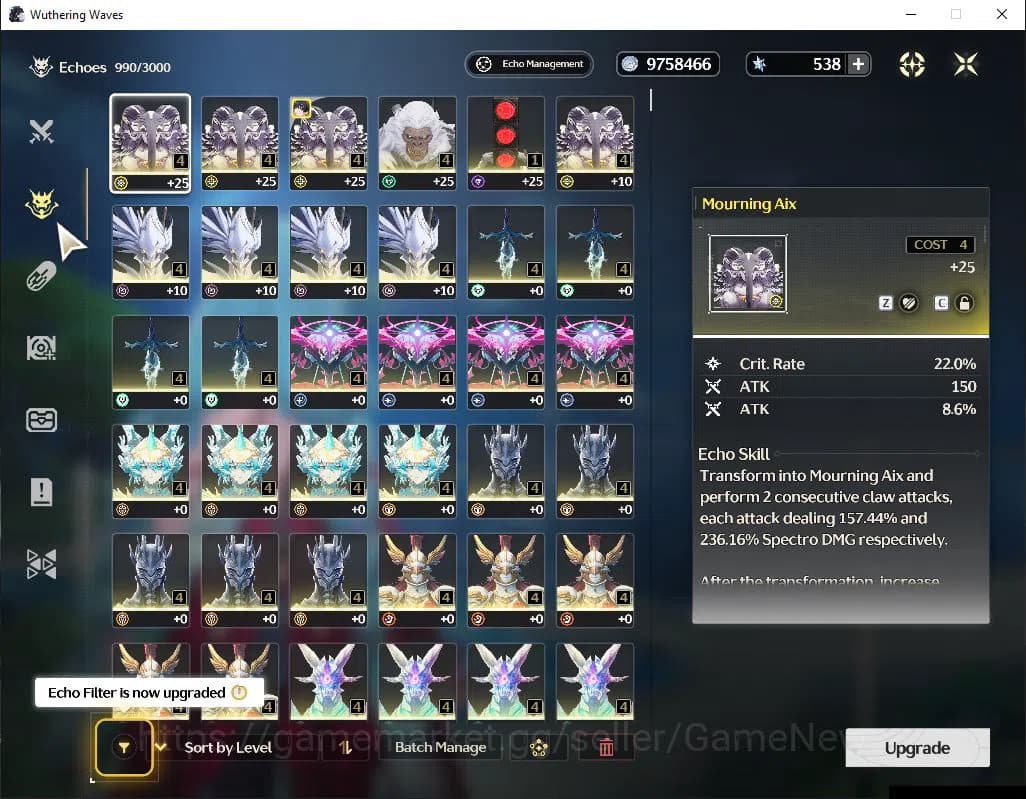Toggle the sort order arrows
Viewport: 1026px width, 799px height.
[345, 747]
